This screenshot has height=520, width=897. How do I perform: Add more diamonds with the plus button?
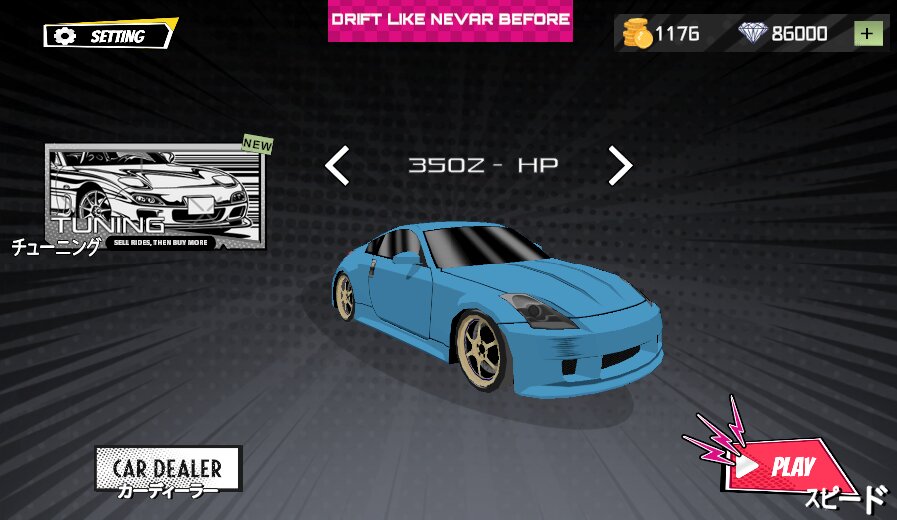(x=868, y=34)
